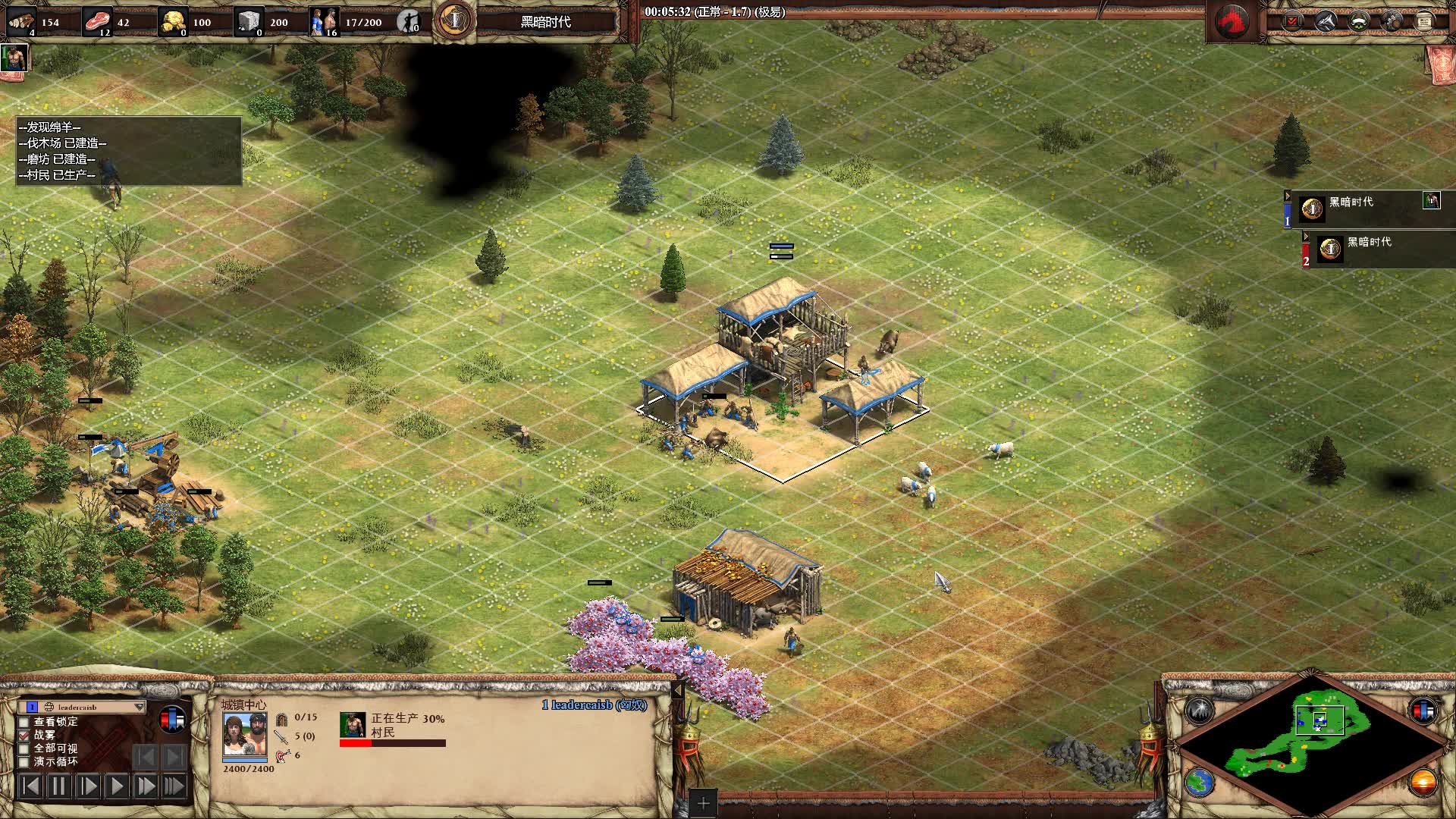Click the sunset icon beside the minimap
The image size is (1456, 819).
1423,783
